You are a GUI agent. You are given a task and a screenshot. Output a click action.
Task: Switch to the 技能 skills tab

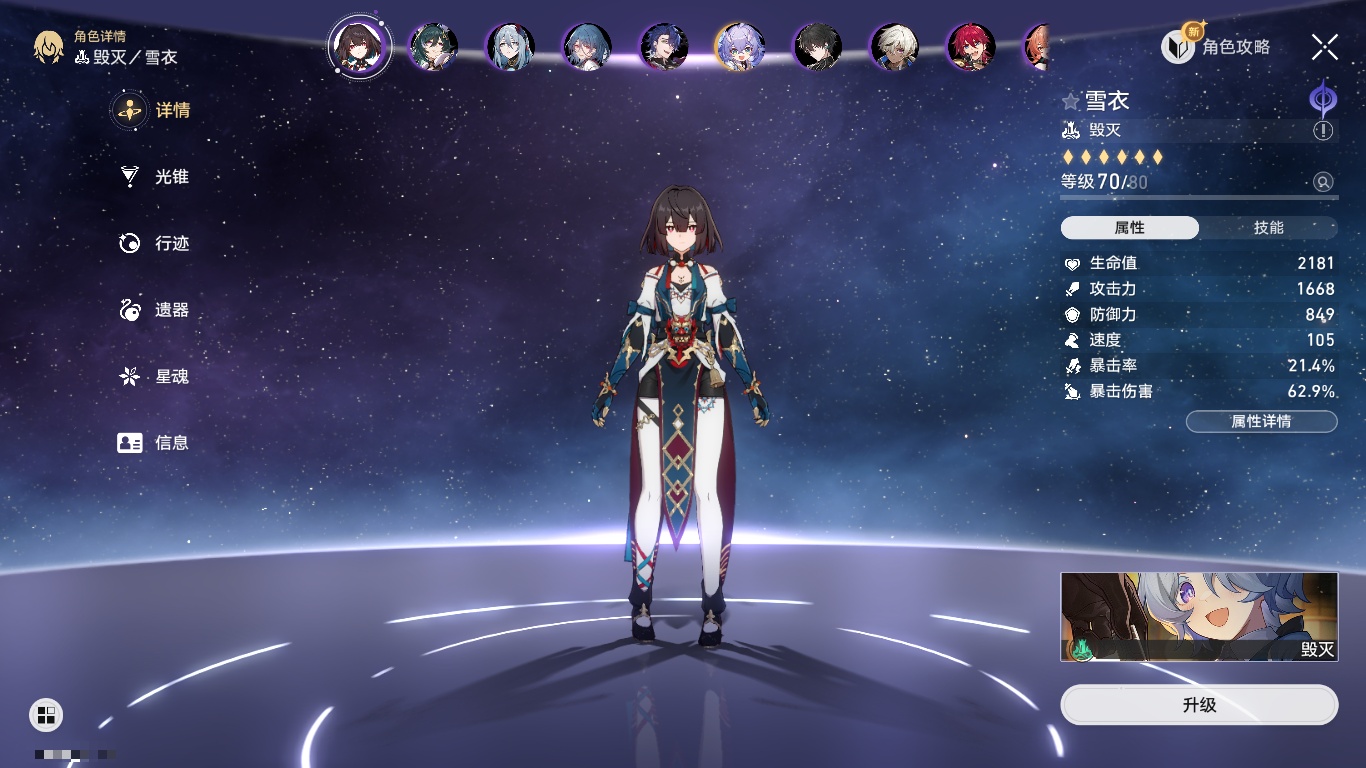pos(1268,228)
